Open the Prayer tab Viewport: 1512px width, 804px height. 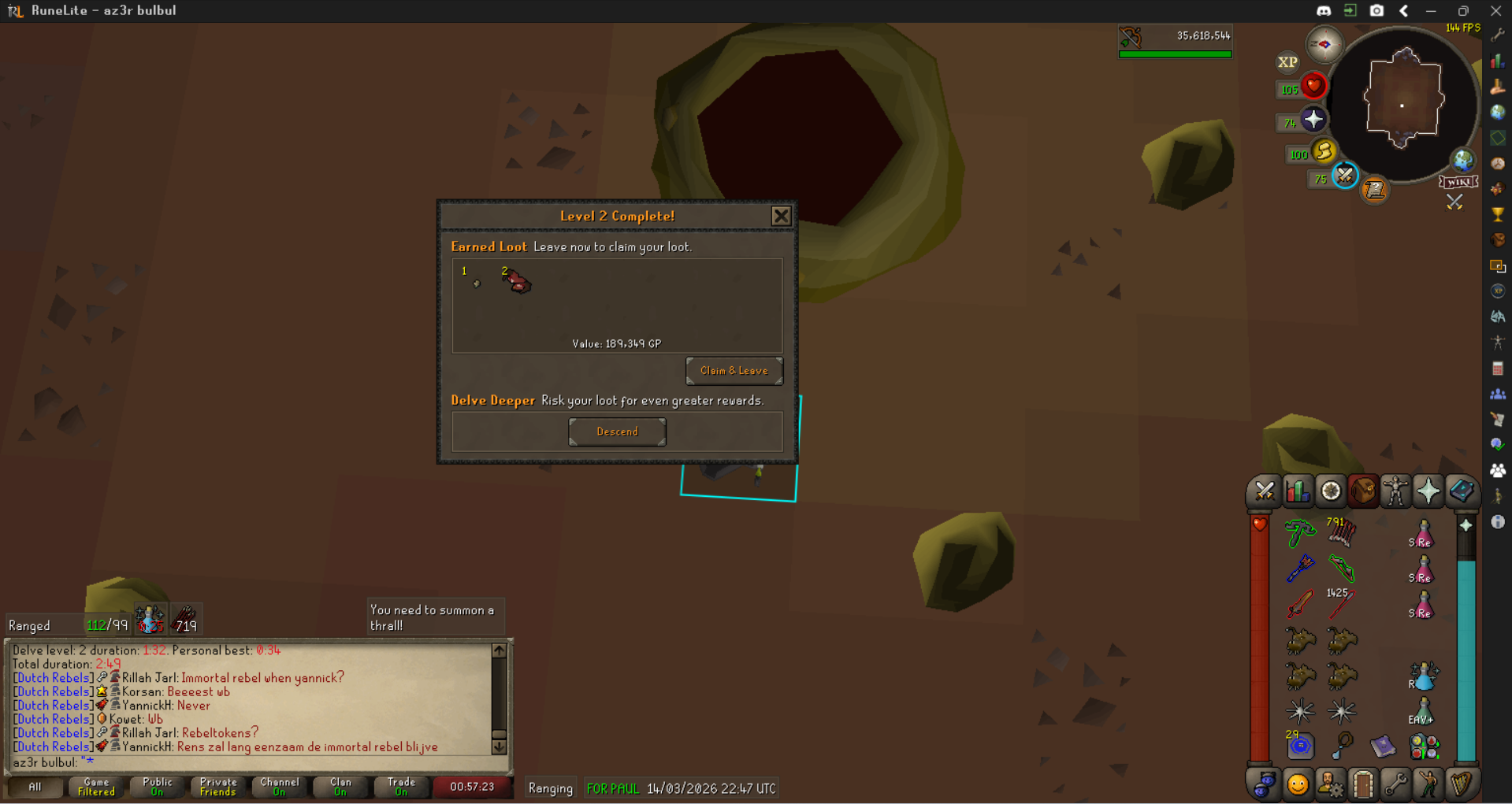pos(1428,491)
